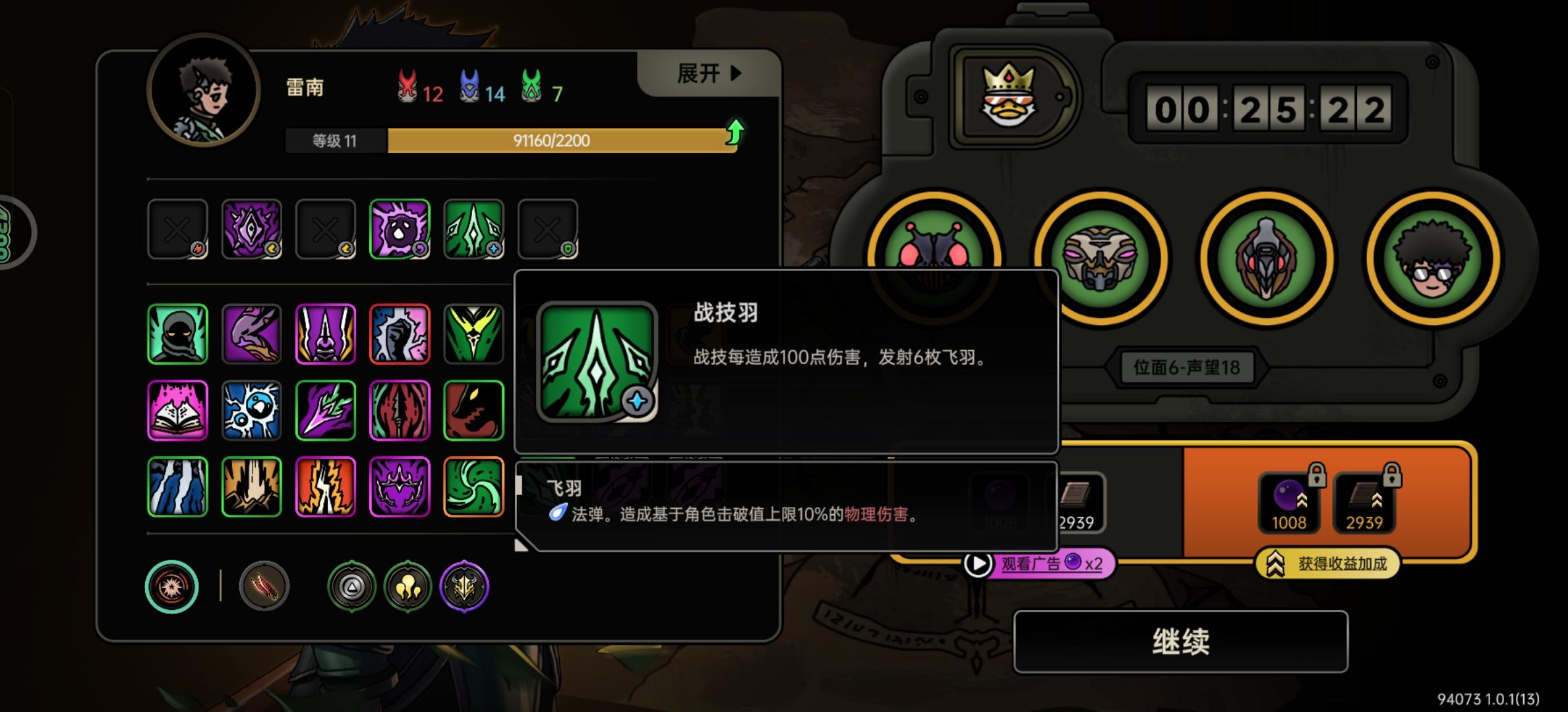Click the hooded figure skill icon
The height and width of the screenshot is (712, 1568).
pos(177,334)
